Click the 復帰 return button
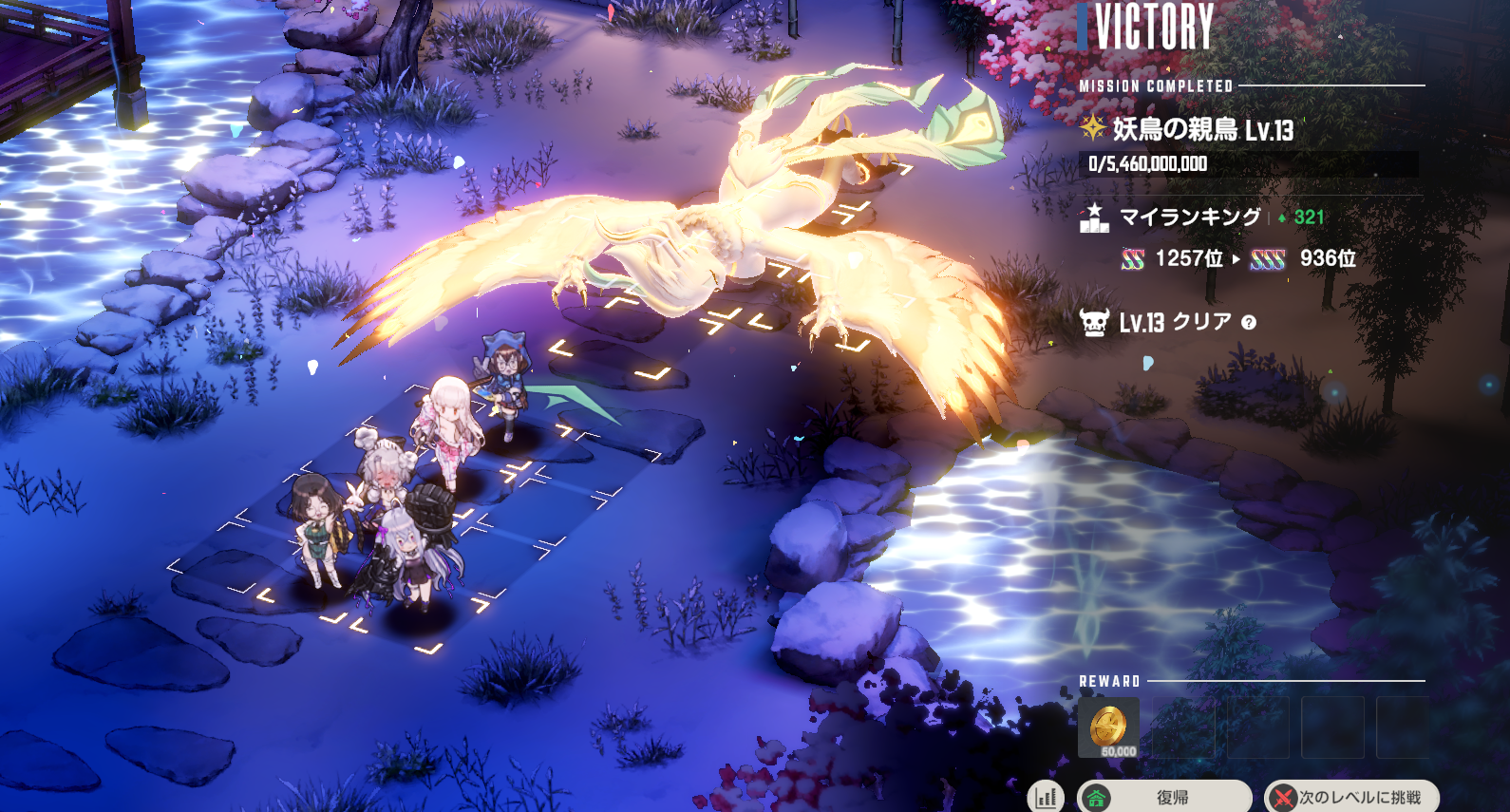This screenshot has height=812, width=1510. click(1166, 797)
